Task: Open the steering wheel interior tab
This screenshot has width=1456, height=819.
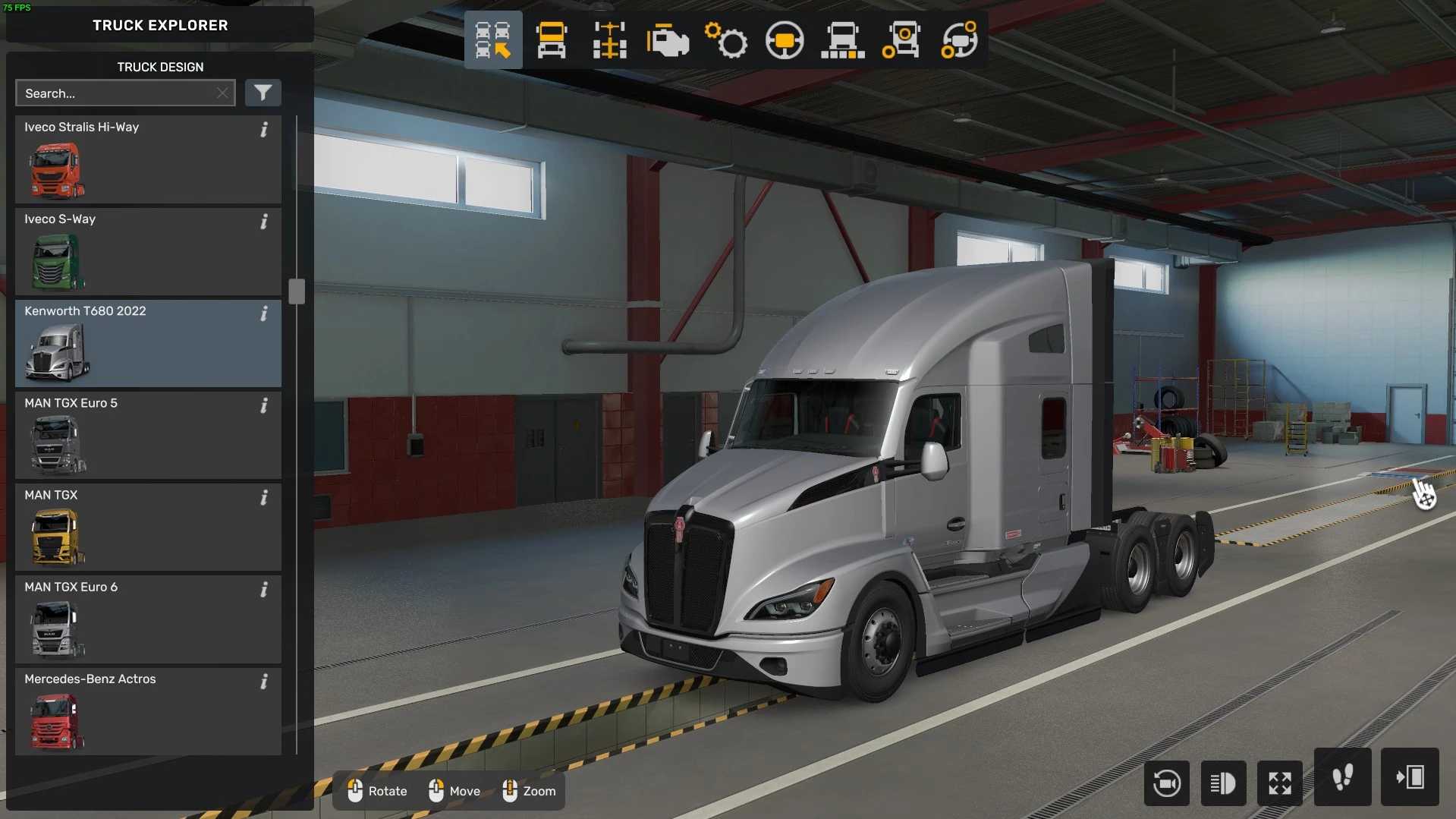Action: pyautogui.click(x=785, y=40)
